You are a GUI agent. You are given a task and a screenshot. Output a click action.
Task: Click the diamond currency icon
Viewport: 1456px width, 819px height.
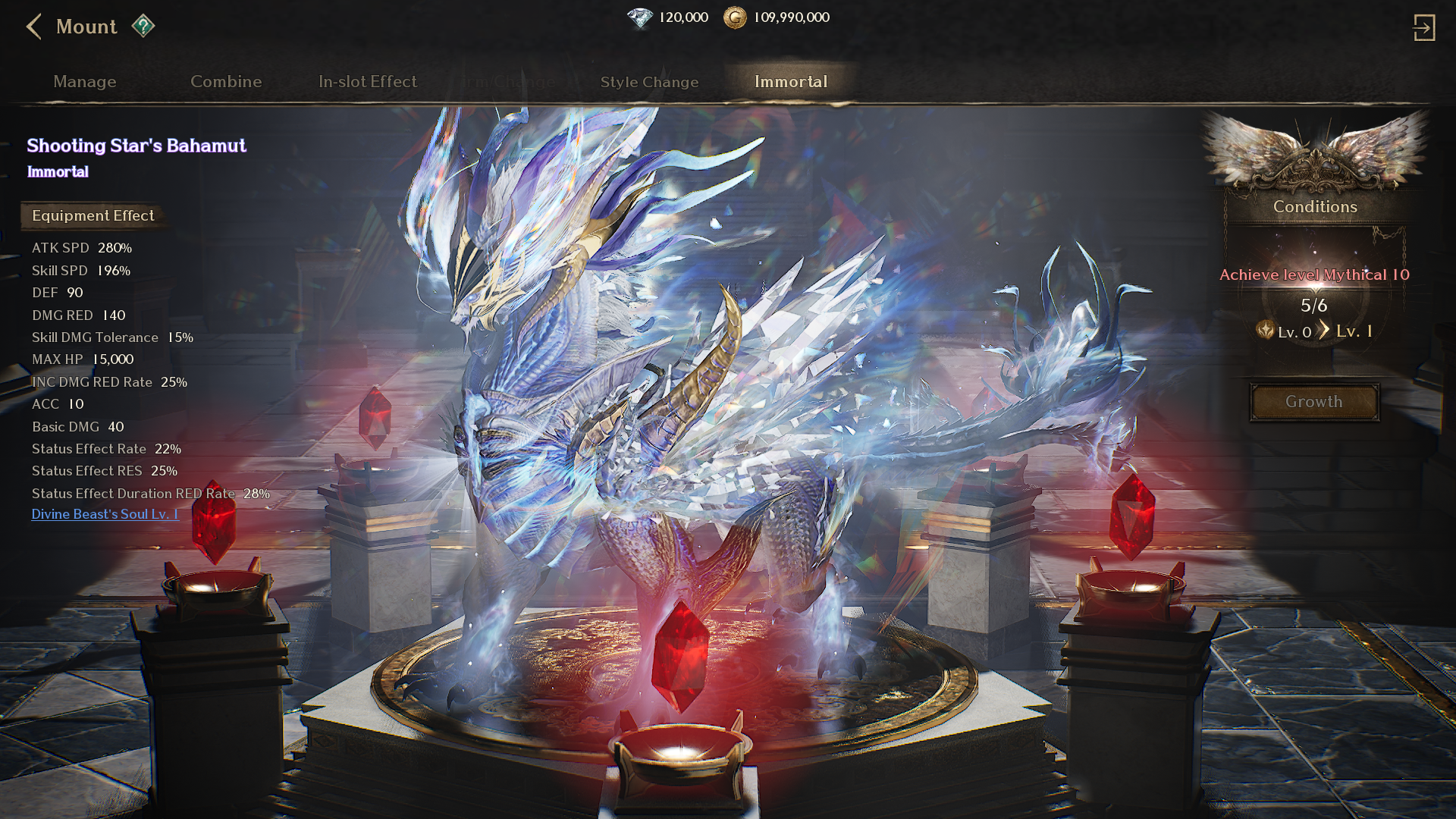click(x=640, y=17)
